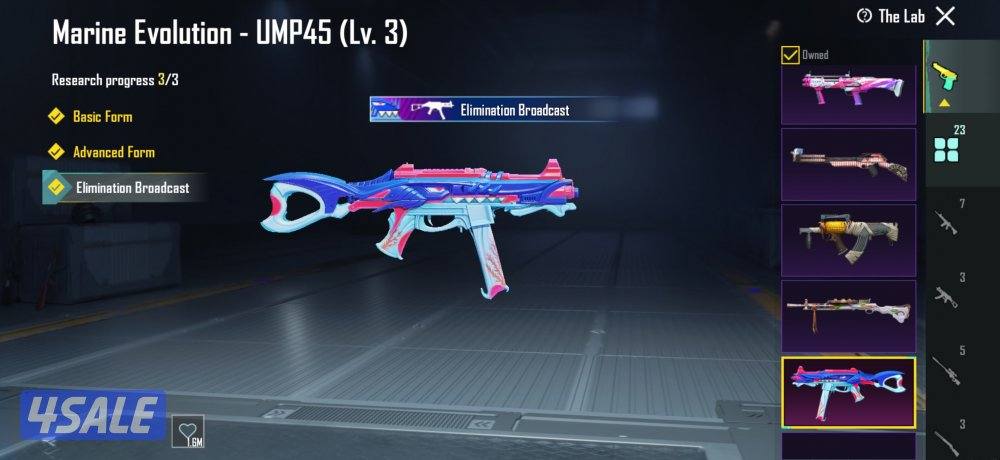Select the Advanced Form research stage
Image resolution: width=1000 pixels, height=460 pixels.
tap(113, 152)
